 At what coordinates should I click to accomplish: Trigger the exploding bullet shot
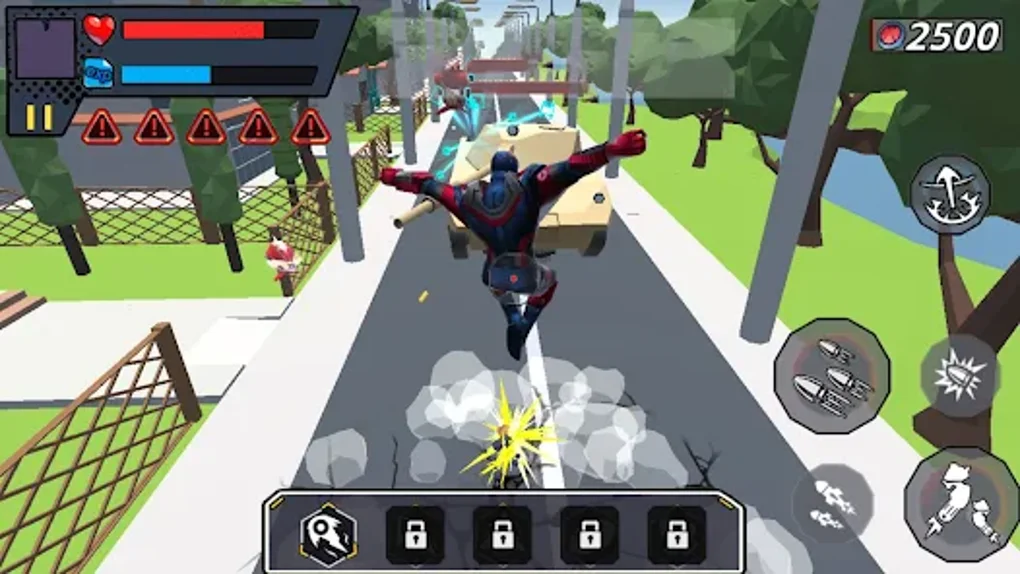[959, 376]
